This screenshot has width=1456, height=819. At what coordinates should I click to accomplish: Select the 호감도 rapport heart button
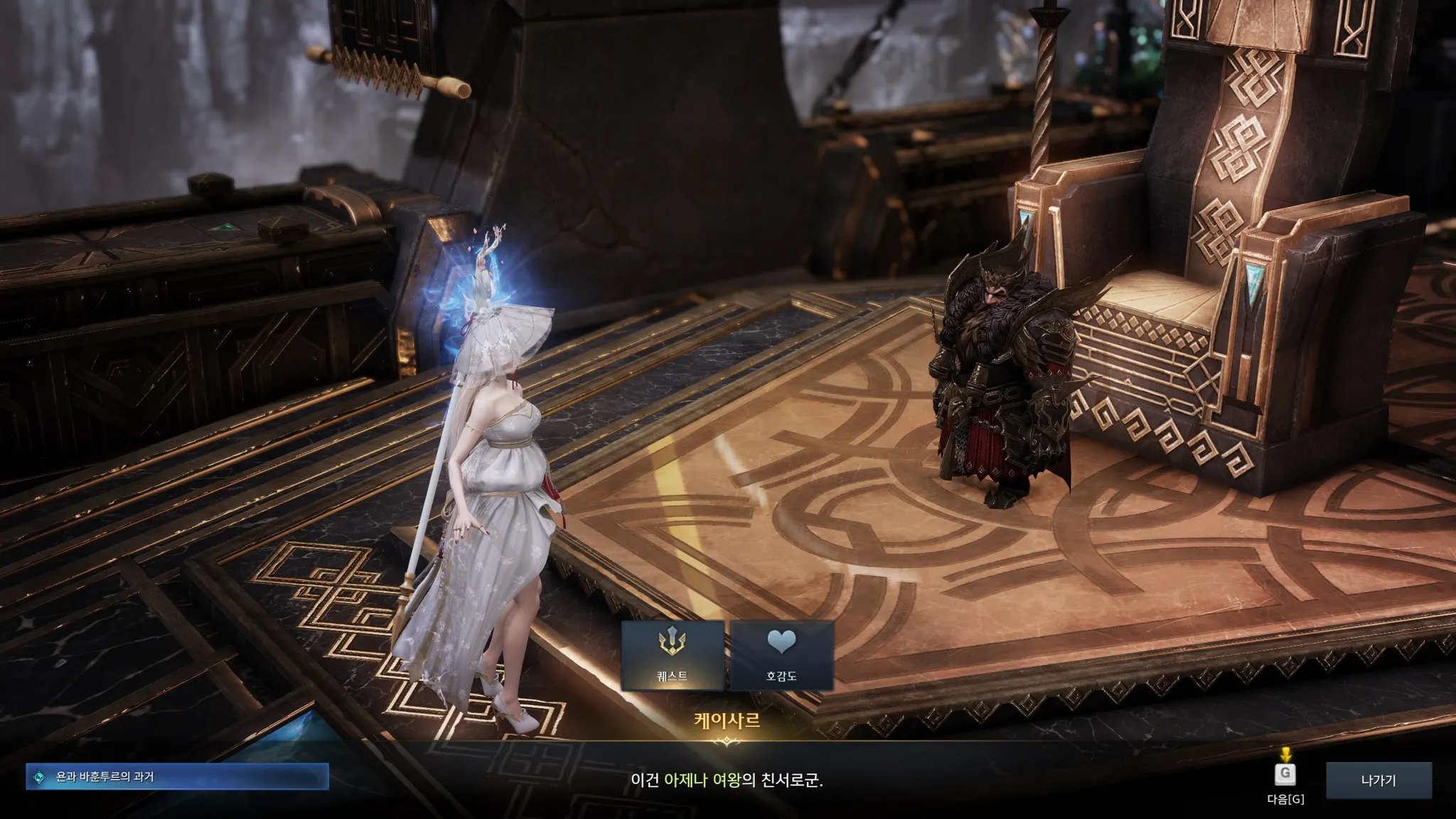[781, 655]
